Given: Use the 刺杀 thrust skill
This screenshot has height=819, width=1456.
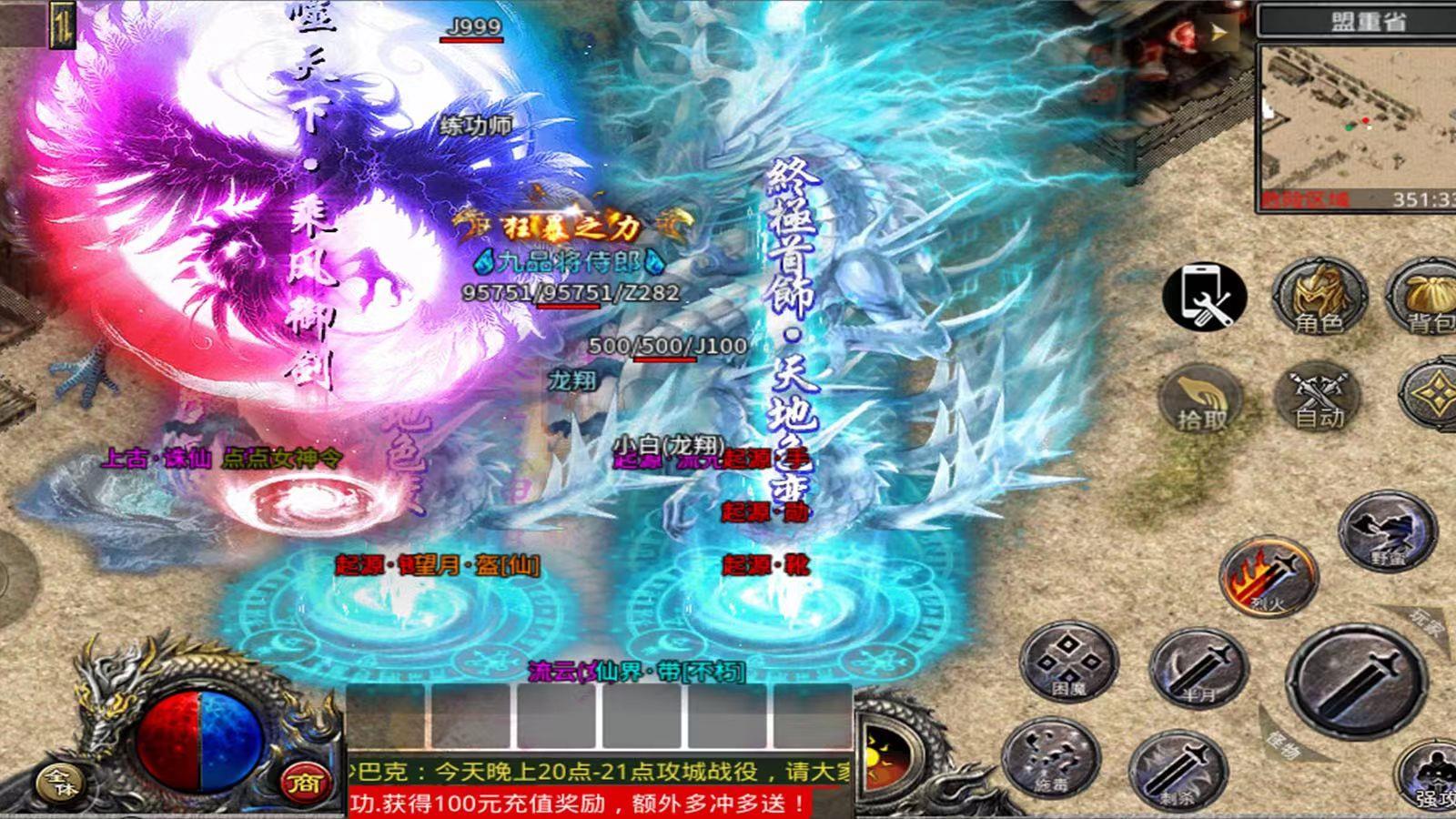Looking at the screenshot, I should (x=1178, y=767).
